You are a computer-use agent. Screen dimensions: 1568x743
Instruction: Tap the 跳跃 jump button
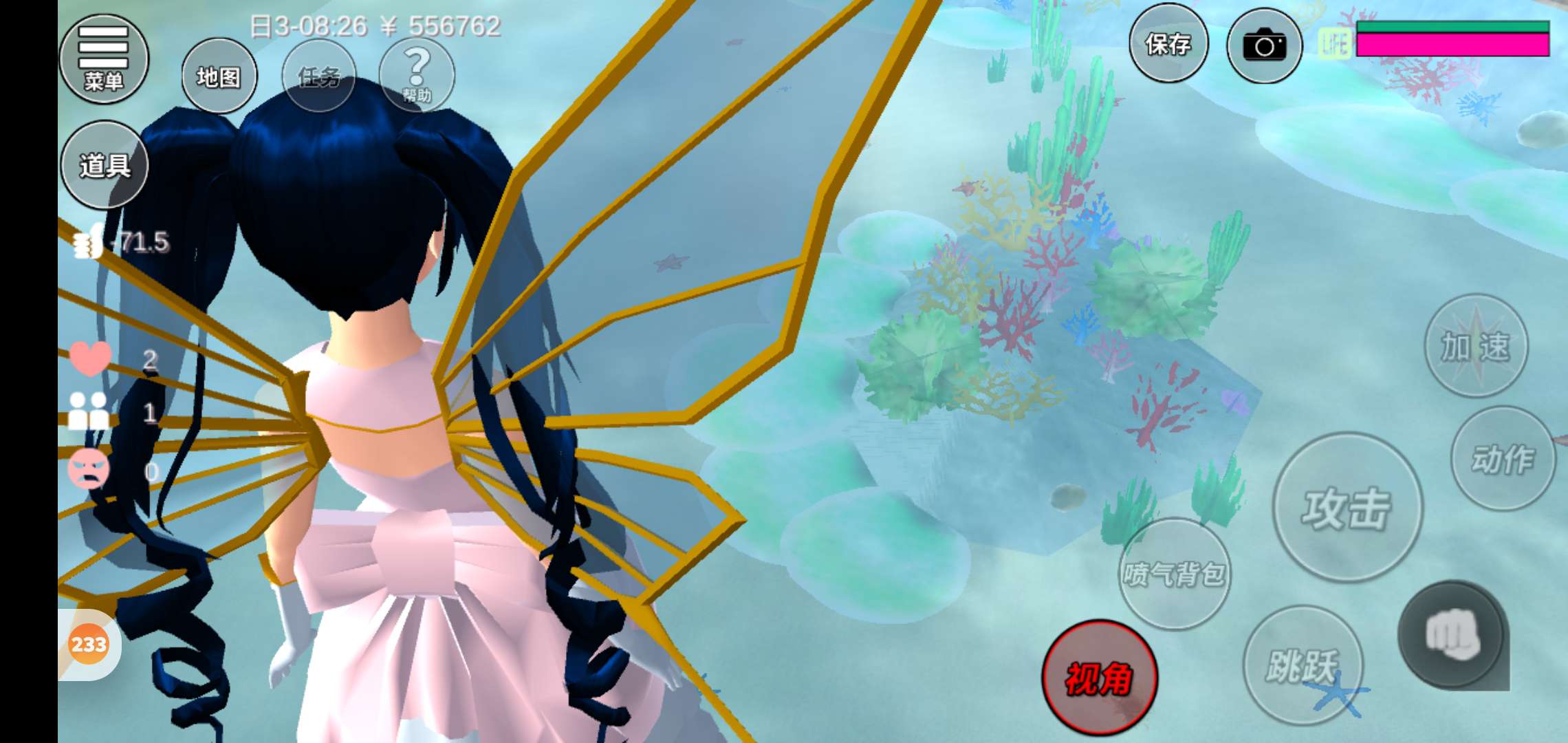(1303, 665)
